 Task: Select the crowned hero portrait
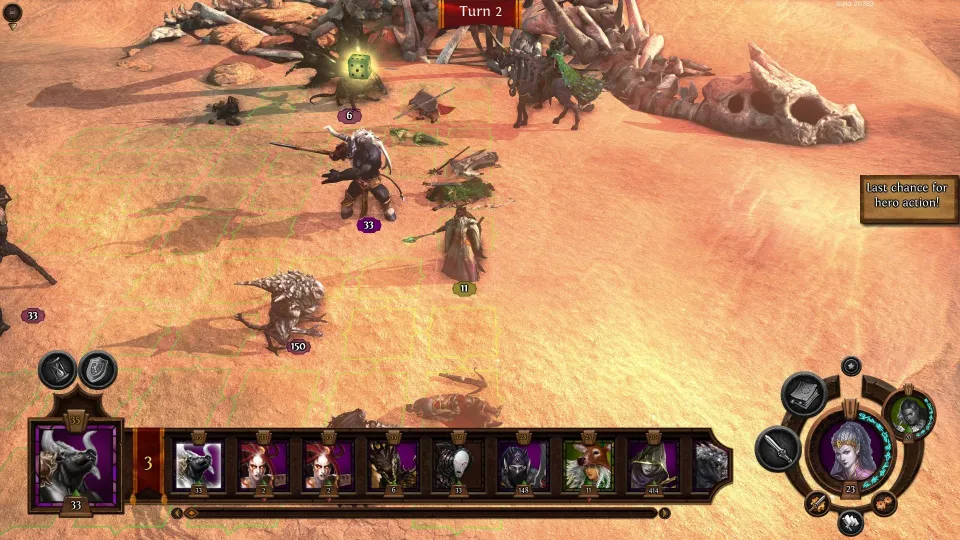tap(850, 449)
